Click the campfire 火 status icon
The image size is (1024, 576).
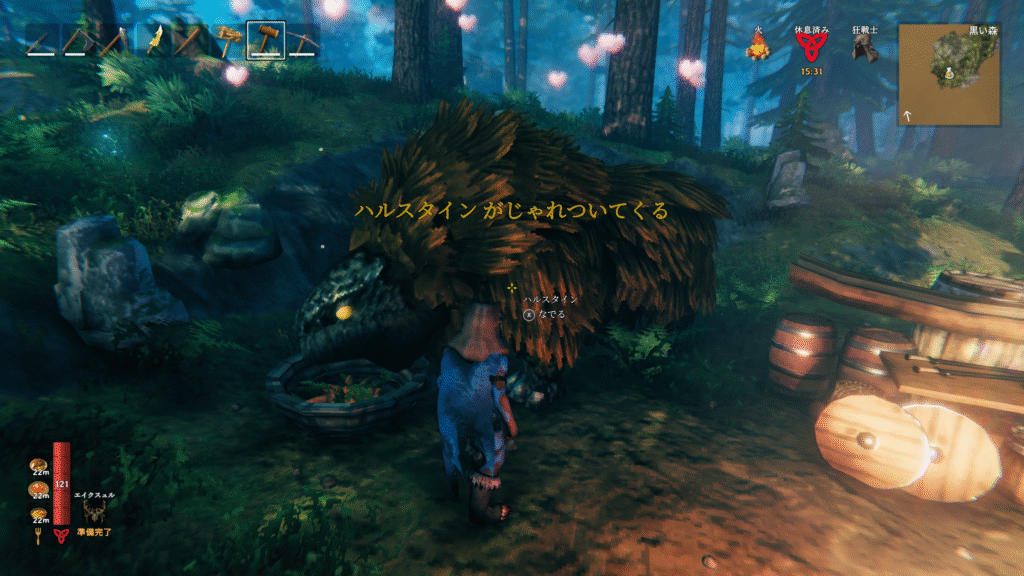pos(757,45)
